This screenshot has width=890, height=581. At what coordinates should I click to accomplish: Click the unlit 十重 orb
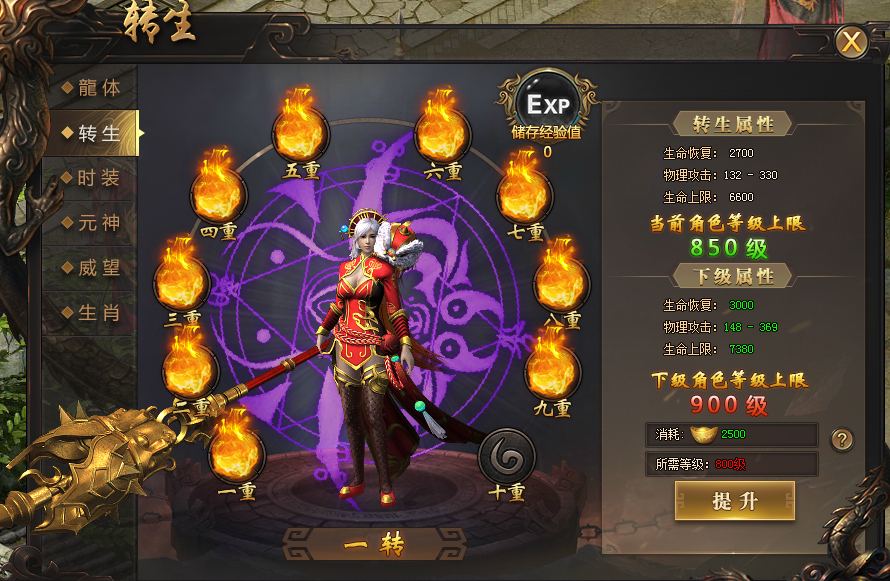coord(506,455)
